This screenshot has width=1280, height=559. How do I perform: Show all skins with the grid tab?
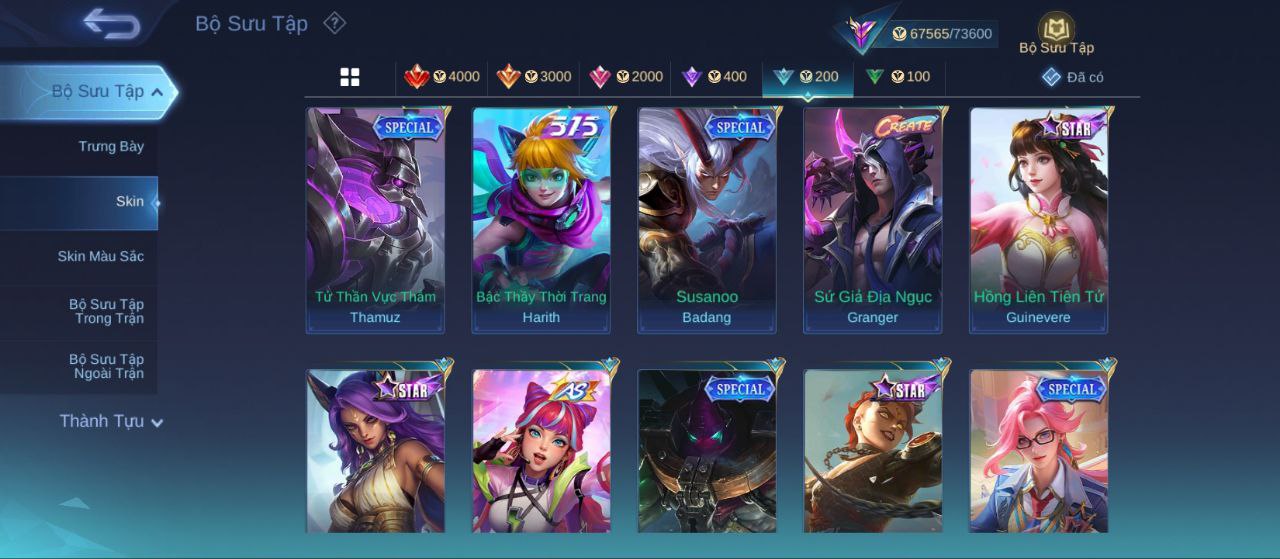(x=350, y=77)
